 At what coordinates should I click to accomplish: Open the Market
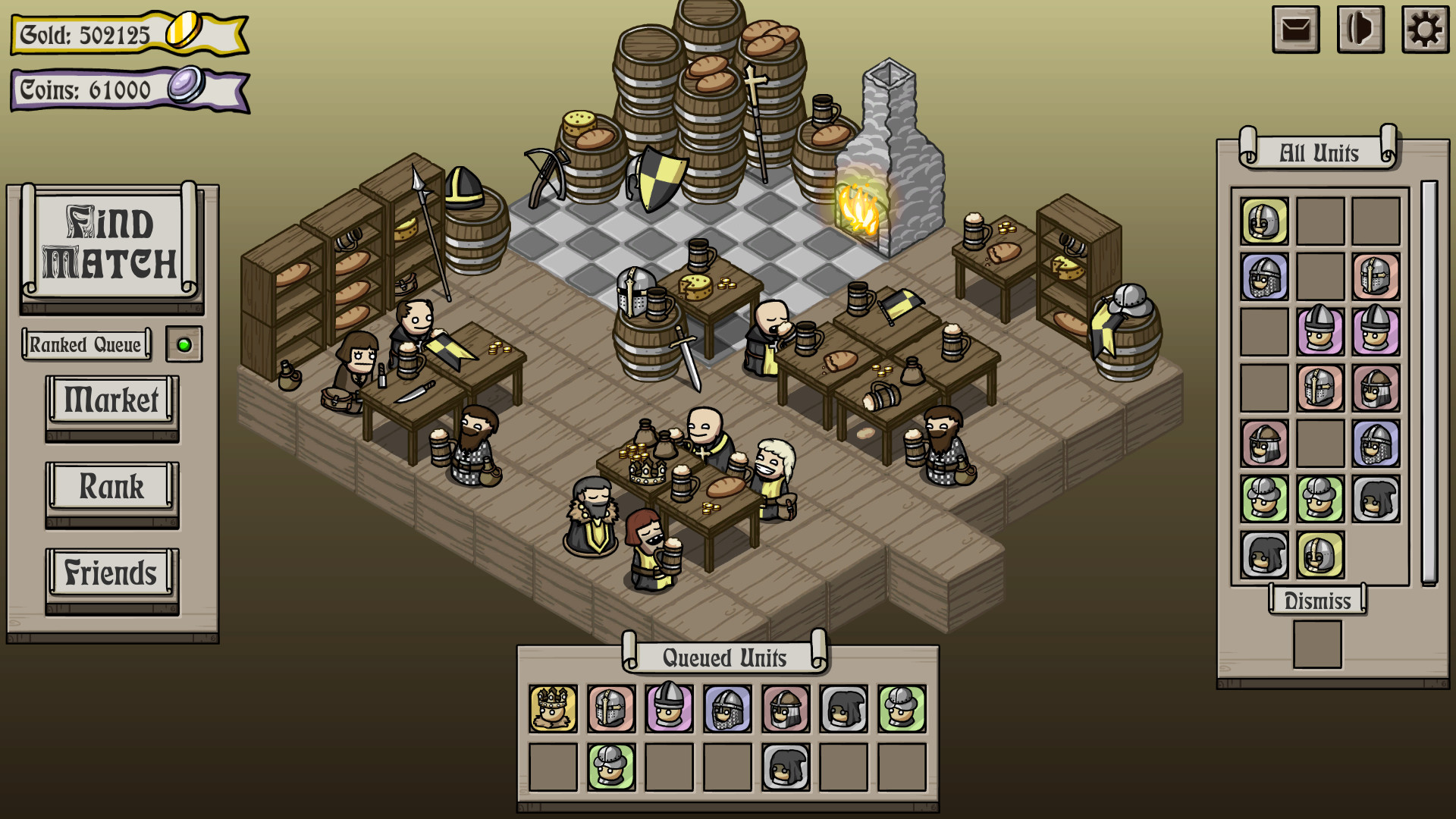(111, 400)
